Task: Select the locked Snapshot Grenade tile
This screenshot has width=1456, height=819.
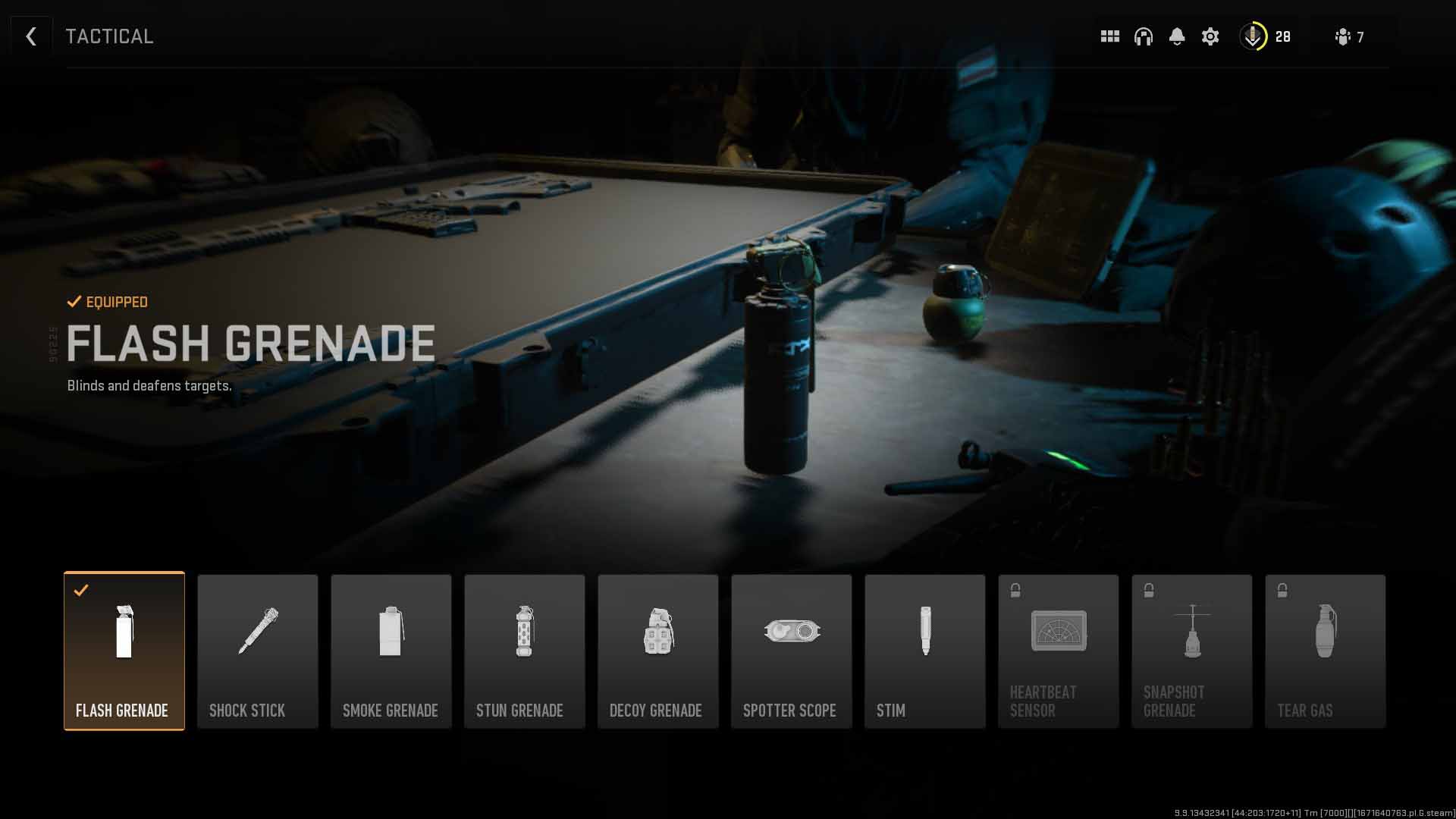Action: pos(1191,651)
